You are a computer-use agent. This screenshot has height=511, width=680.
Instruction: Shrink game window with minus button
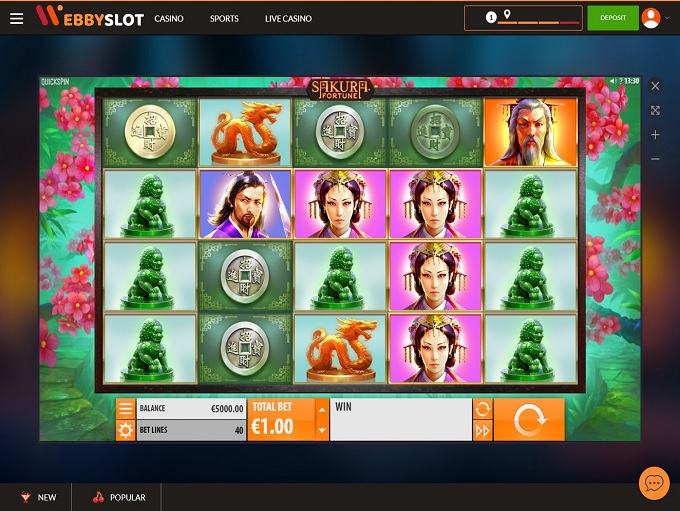(x=655, y=159)
